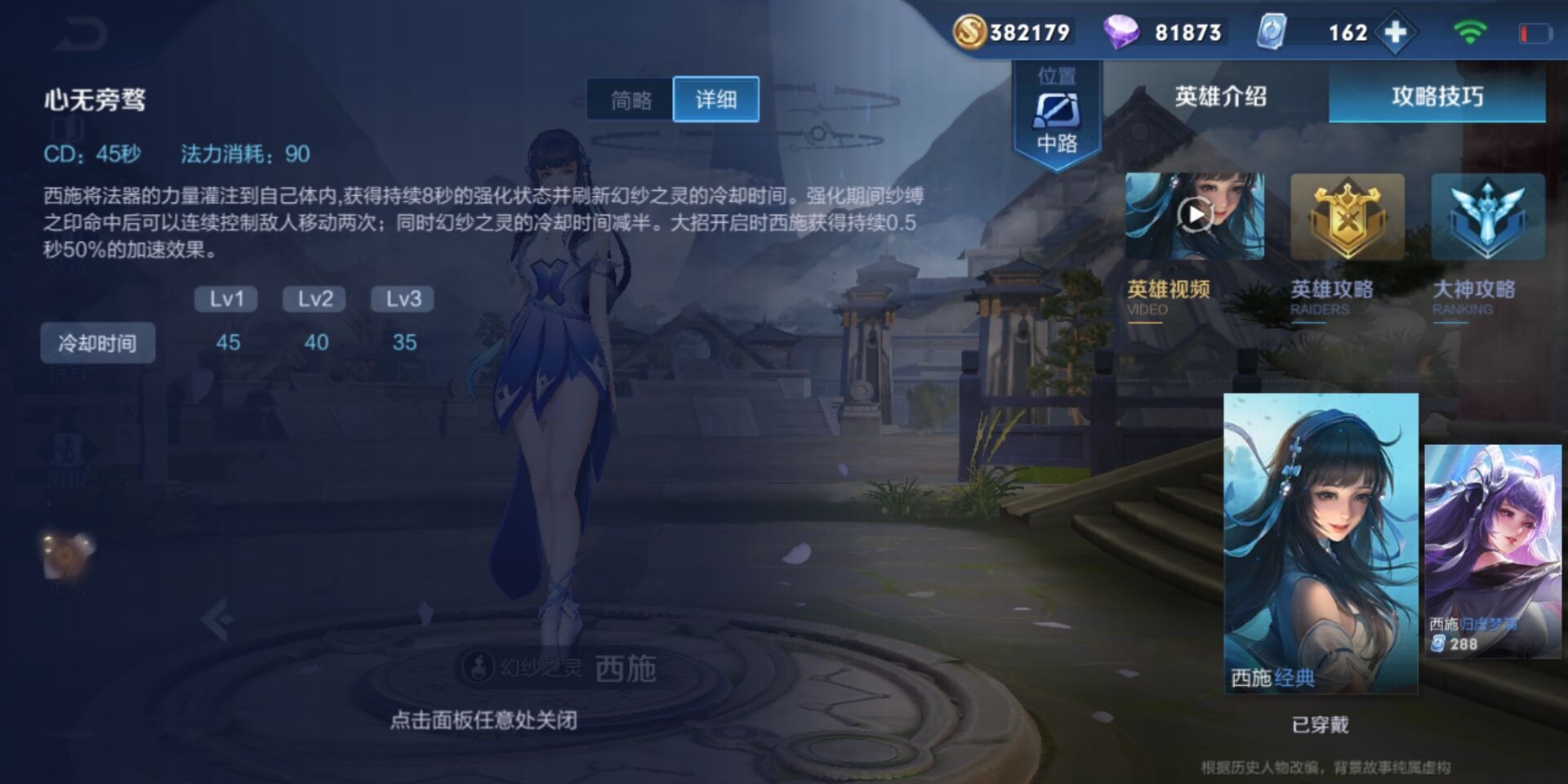The height and width of the screenshot is (784, 1568).
Task: Tap the battery indicator in top-right
Action: [x=1535, y=31]
